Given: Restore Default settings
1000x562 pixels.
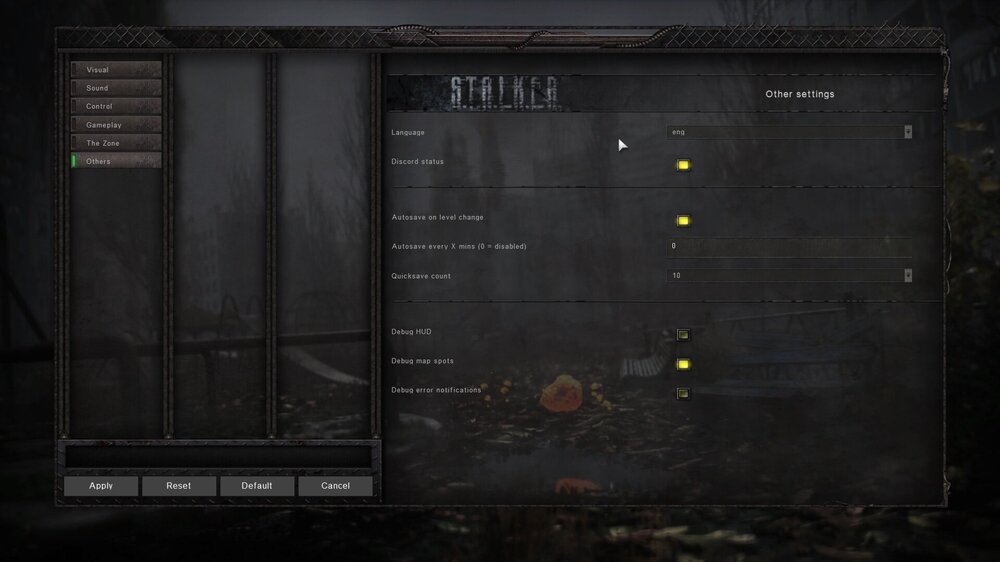Looking at the screenshot, I should pyautogui.click(x=257, y=486).
